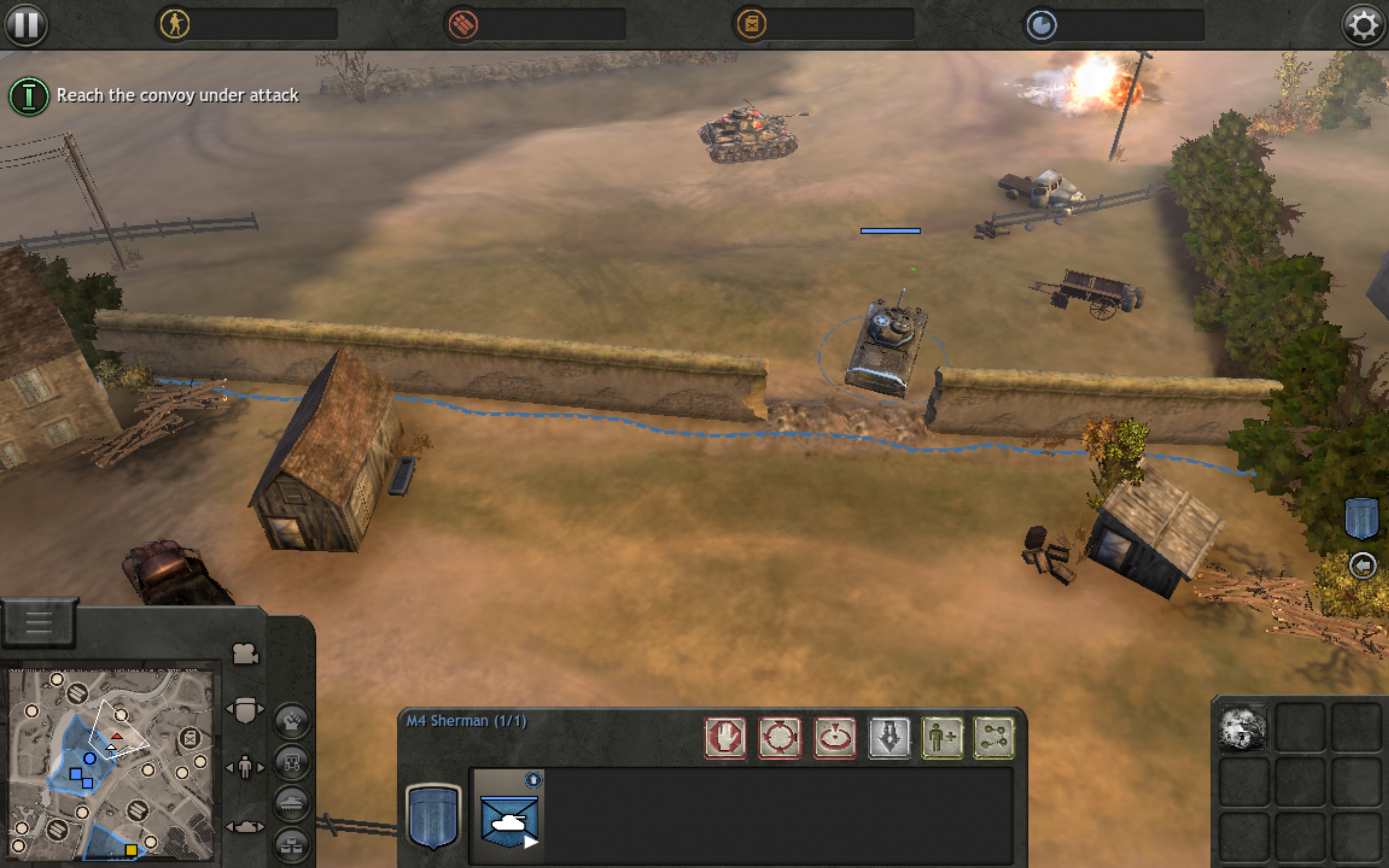1389x868 pixels.
Task: Cycle through infantry units selector
Action: click(x=245, y=767)
